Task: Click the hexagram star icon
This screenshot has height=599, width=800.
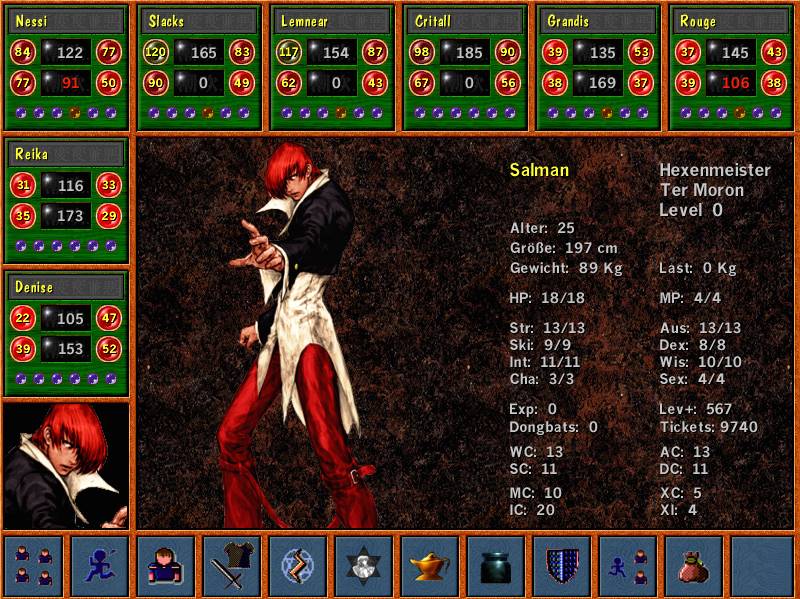Action: [363, 565]
